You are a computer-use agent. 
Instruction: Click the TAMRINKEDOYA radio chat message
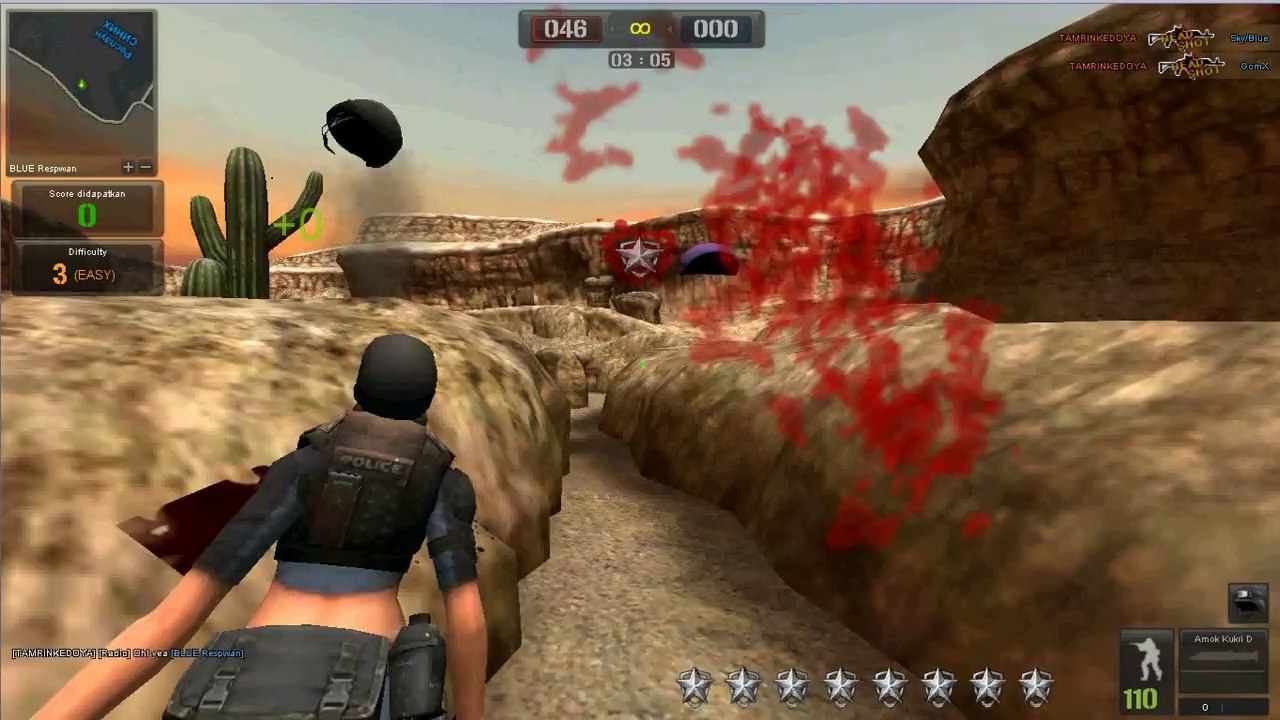tap(127, 653)
